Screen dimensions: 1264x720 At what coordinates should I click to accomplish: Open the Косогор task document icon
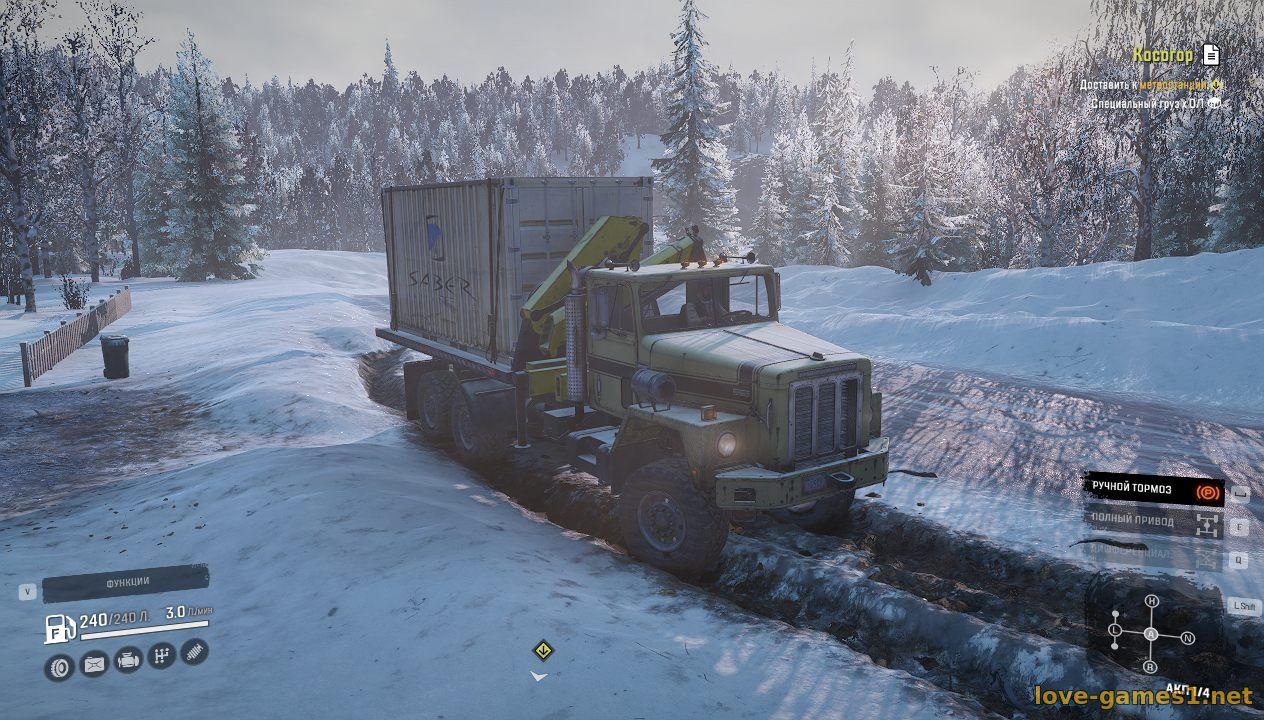1211,54
